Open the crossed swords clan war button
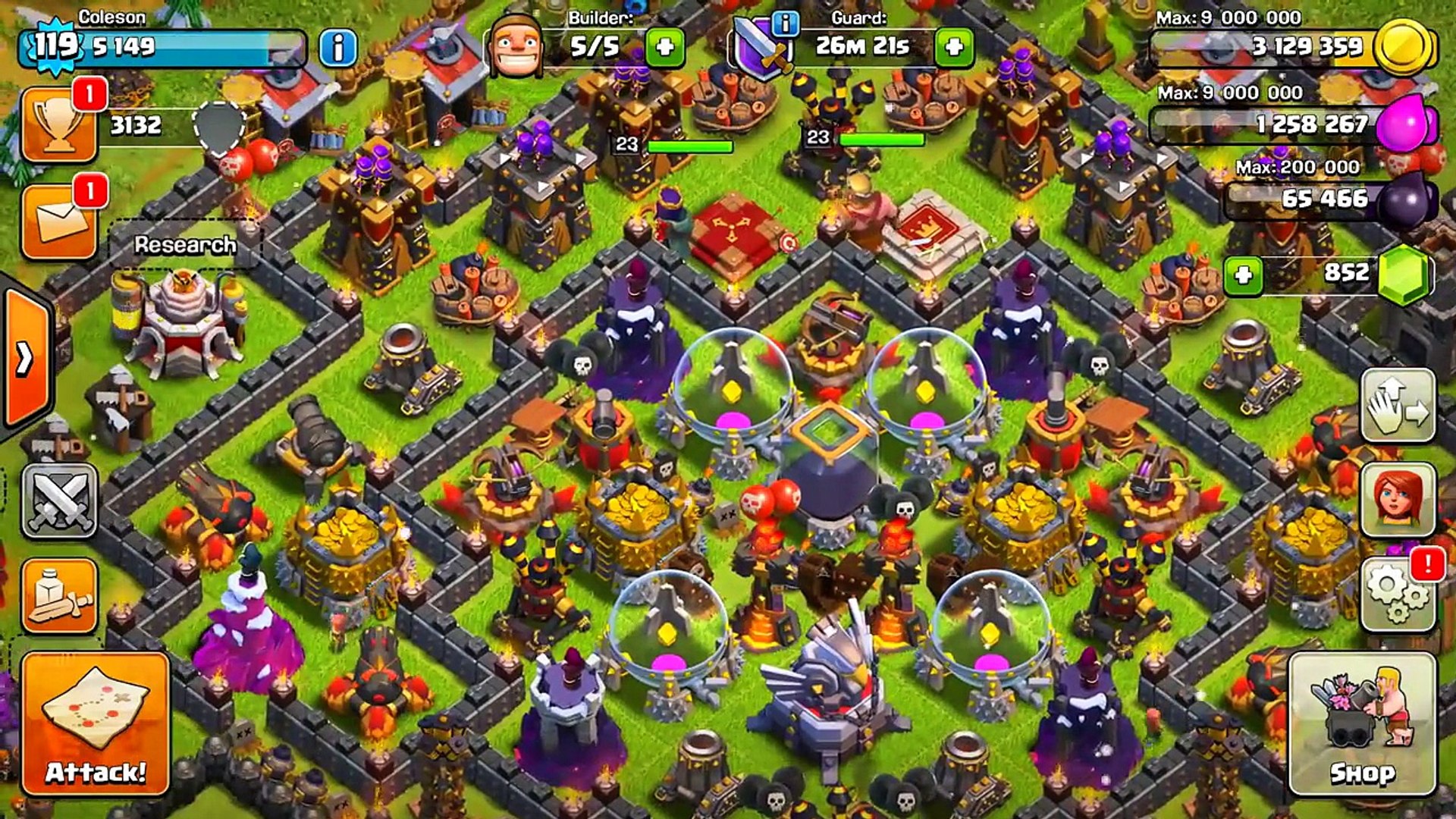Image resolution: width=1456 pixels, height=819 pixels. point(59,500)
